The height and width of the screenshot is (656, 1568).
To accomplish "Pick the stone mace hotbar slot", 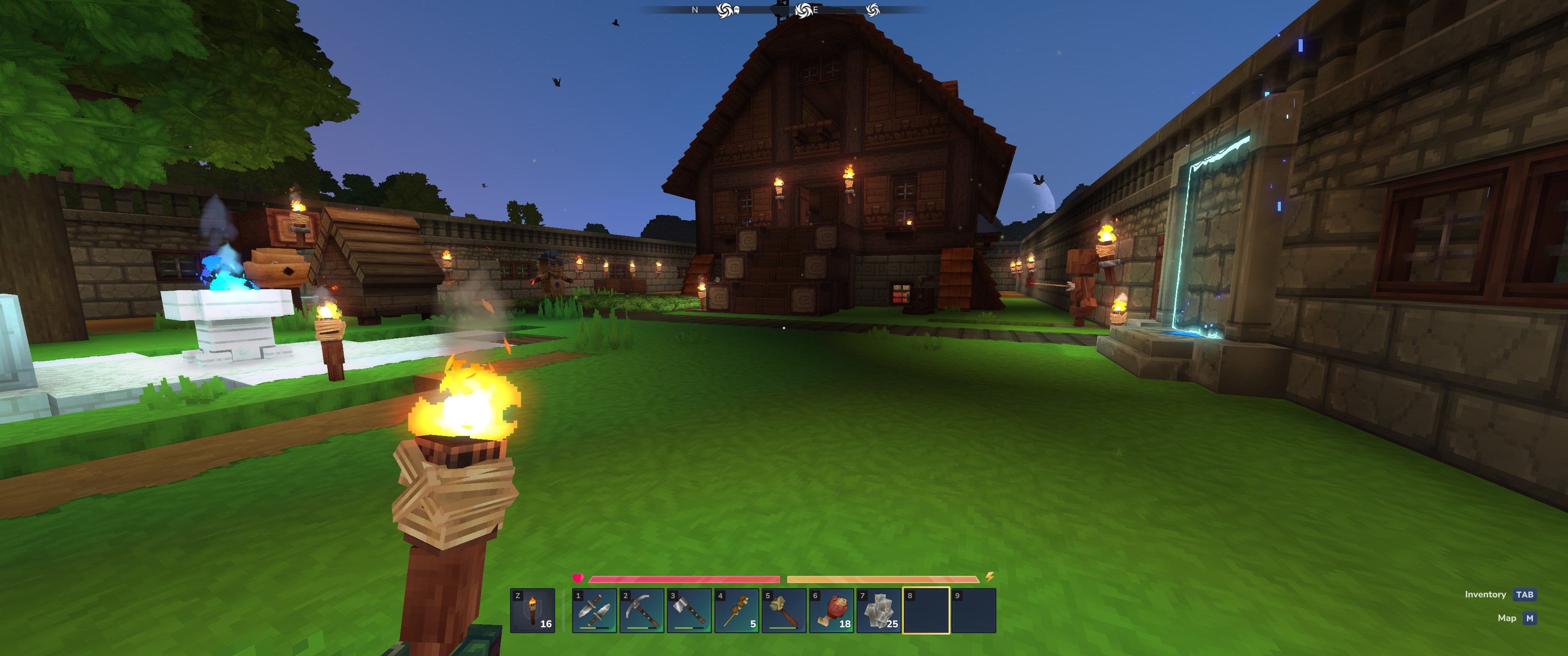I will click(x=784, y=610).
